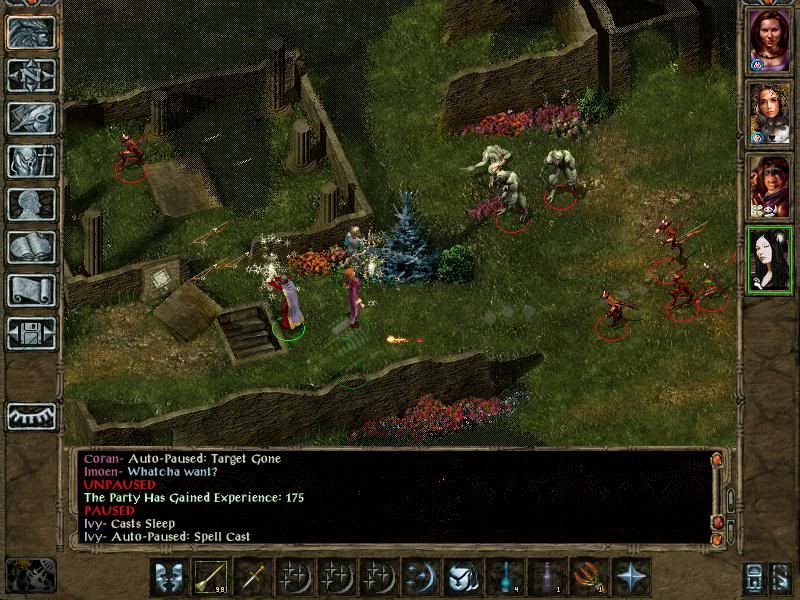Show the character record sheet
The height and width of the screenshot is (600, 800).
click(x=31, y=204)
